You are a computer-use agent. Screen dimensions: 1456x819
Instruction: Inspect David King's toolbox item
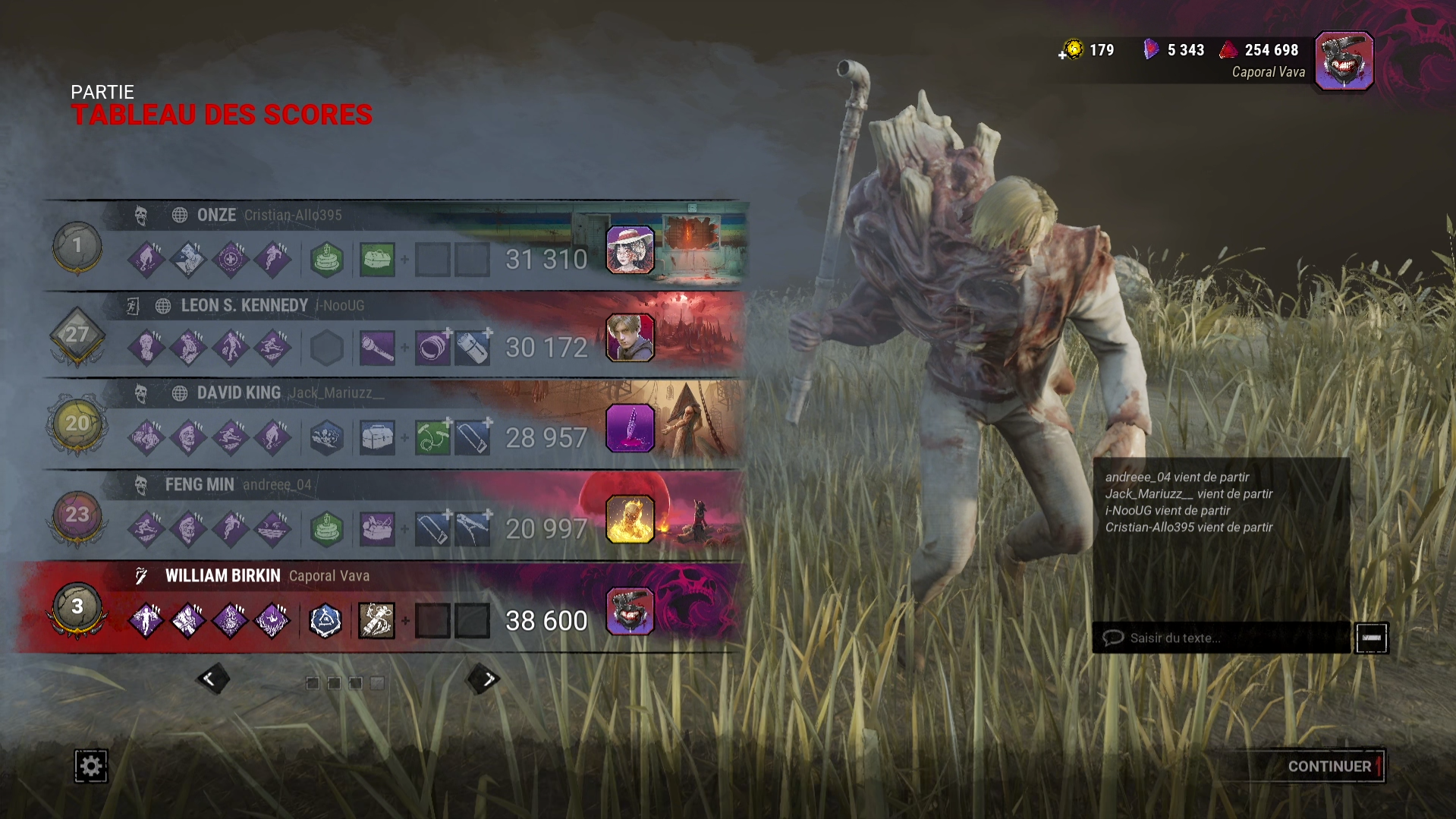tap(377, 438)
